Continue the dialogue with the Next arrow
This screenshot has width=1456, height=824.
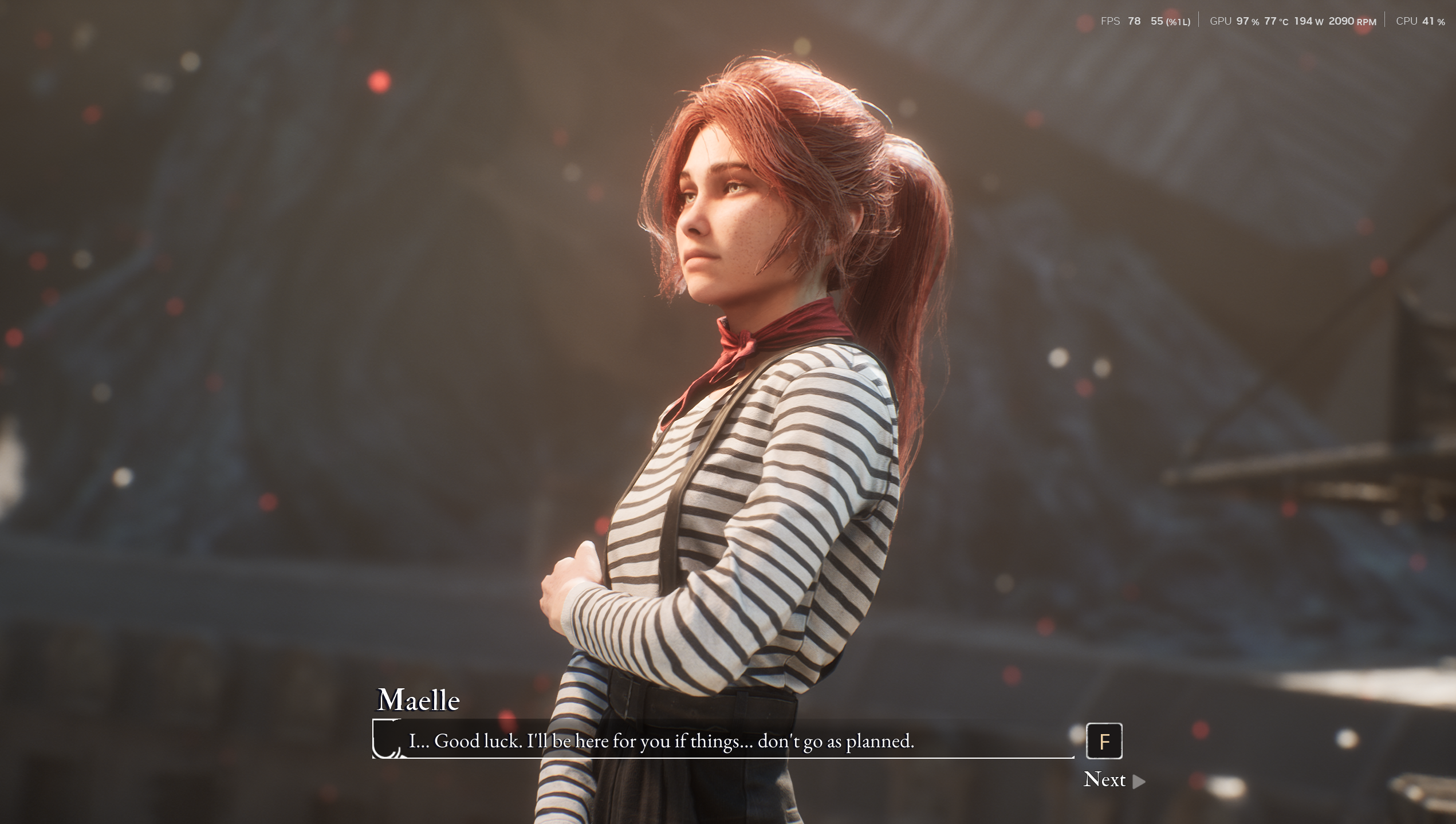coord(1138,781)
